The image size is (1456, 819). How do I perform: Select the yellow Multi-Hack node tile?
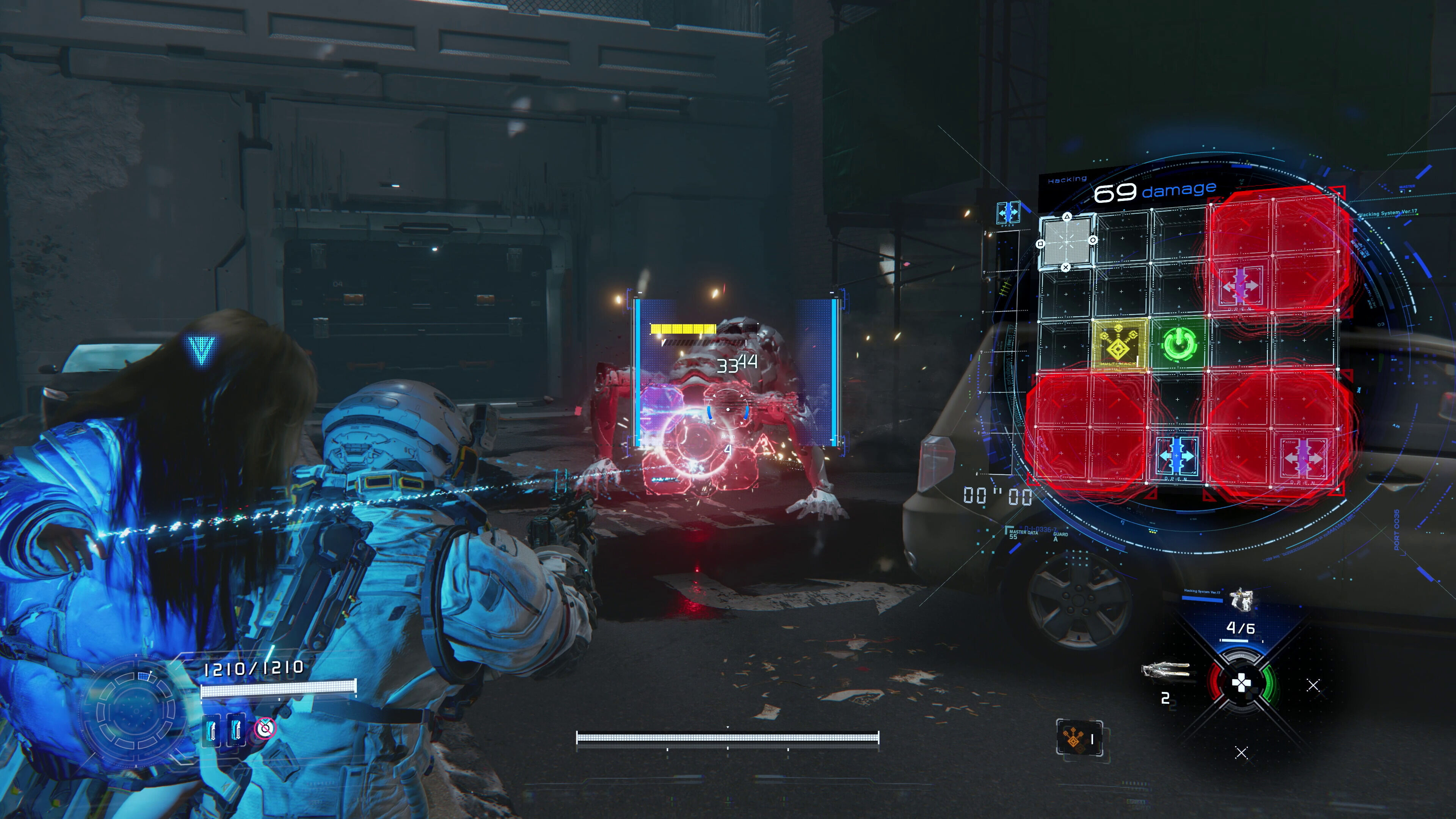1119,344
